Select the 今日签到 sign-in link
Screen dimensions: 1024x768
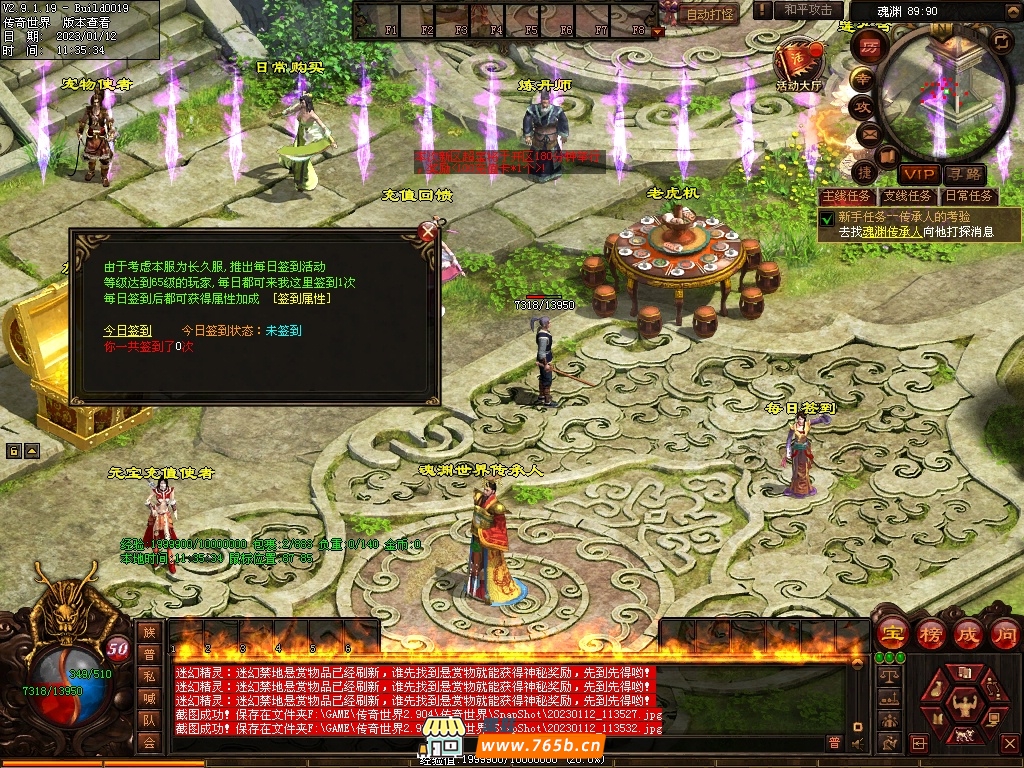(128, 330)
